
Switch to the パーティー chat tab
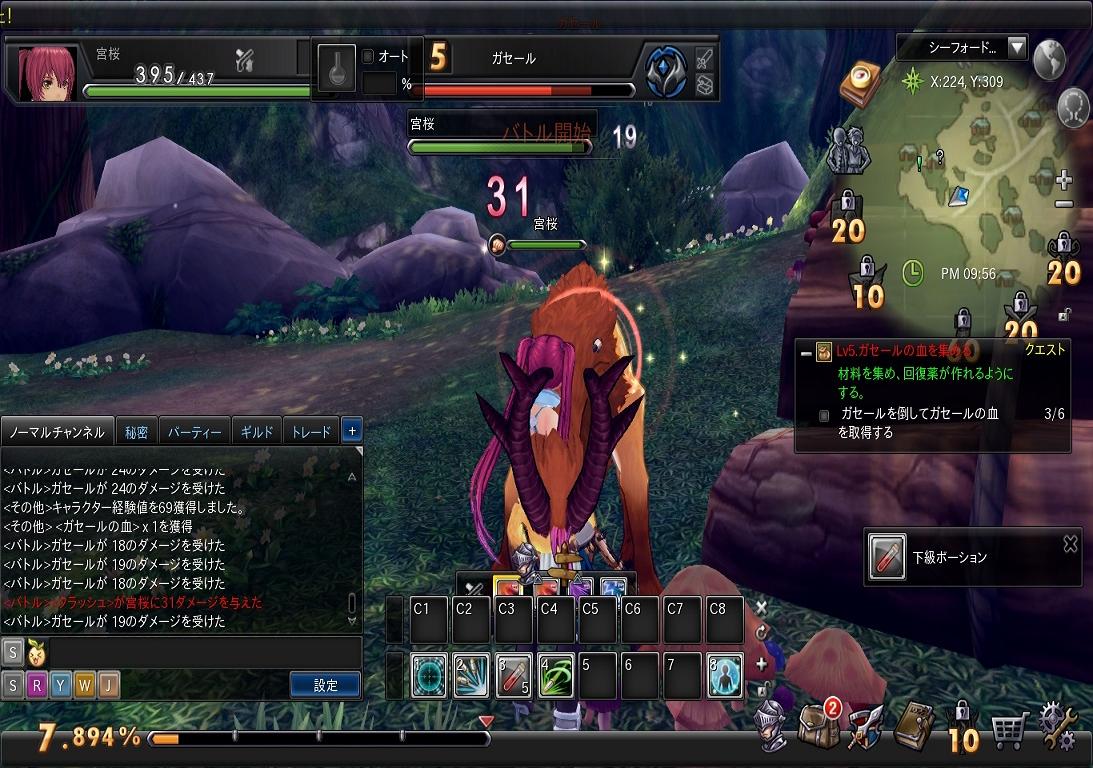(194, 432)
